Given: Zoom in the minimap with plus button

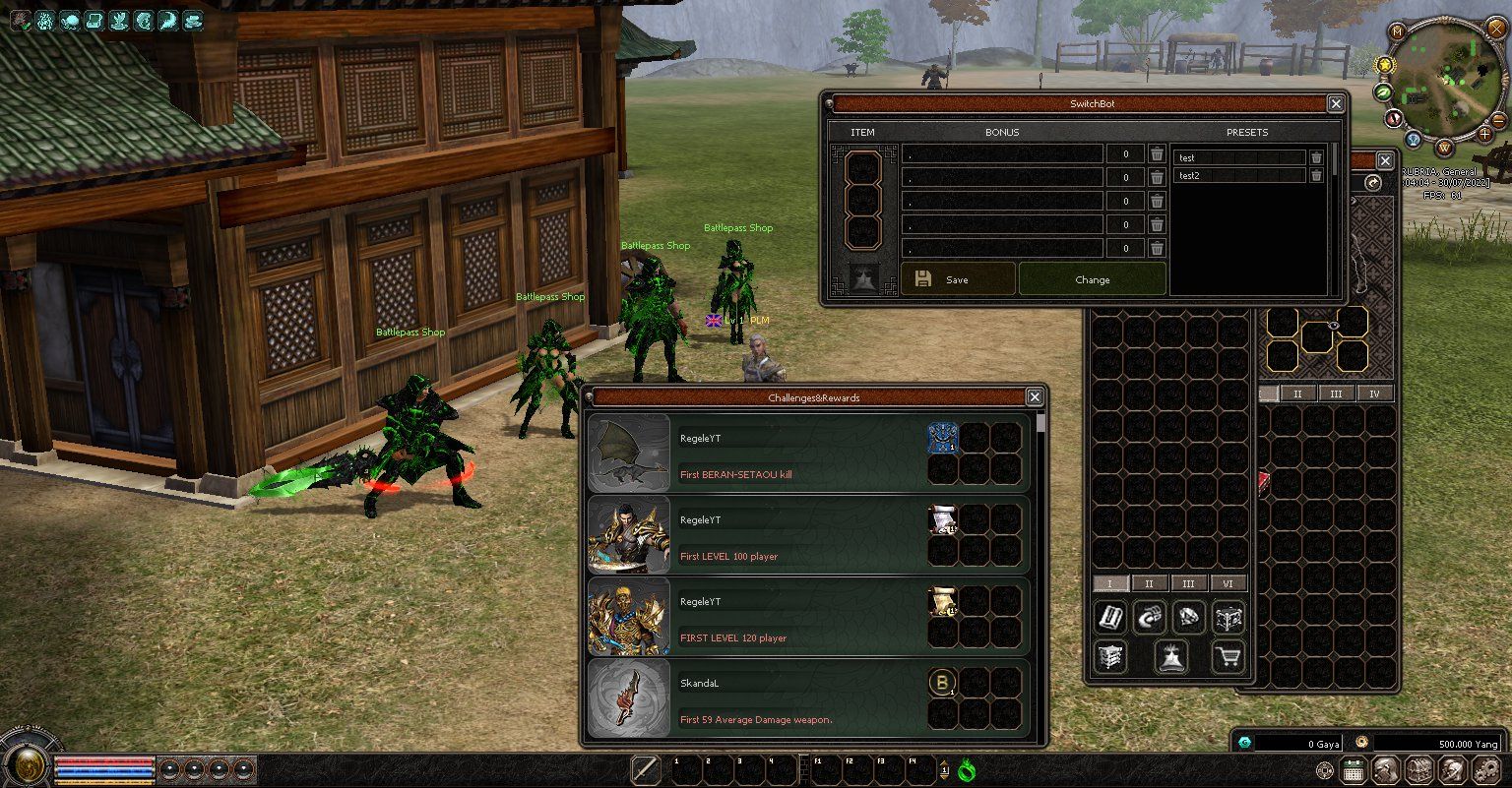Looking at the screenshot, I should [x=1484, y=132].
